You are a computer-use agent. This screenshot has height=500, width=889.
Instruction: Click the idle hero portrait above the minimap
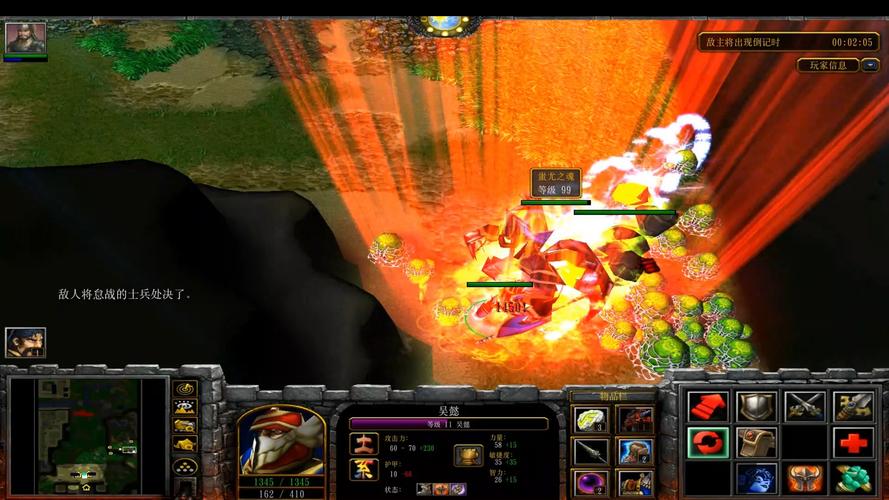[26, 343]
